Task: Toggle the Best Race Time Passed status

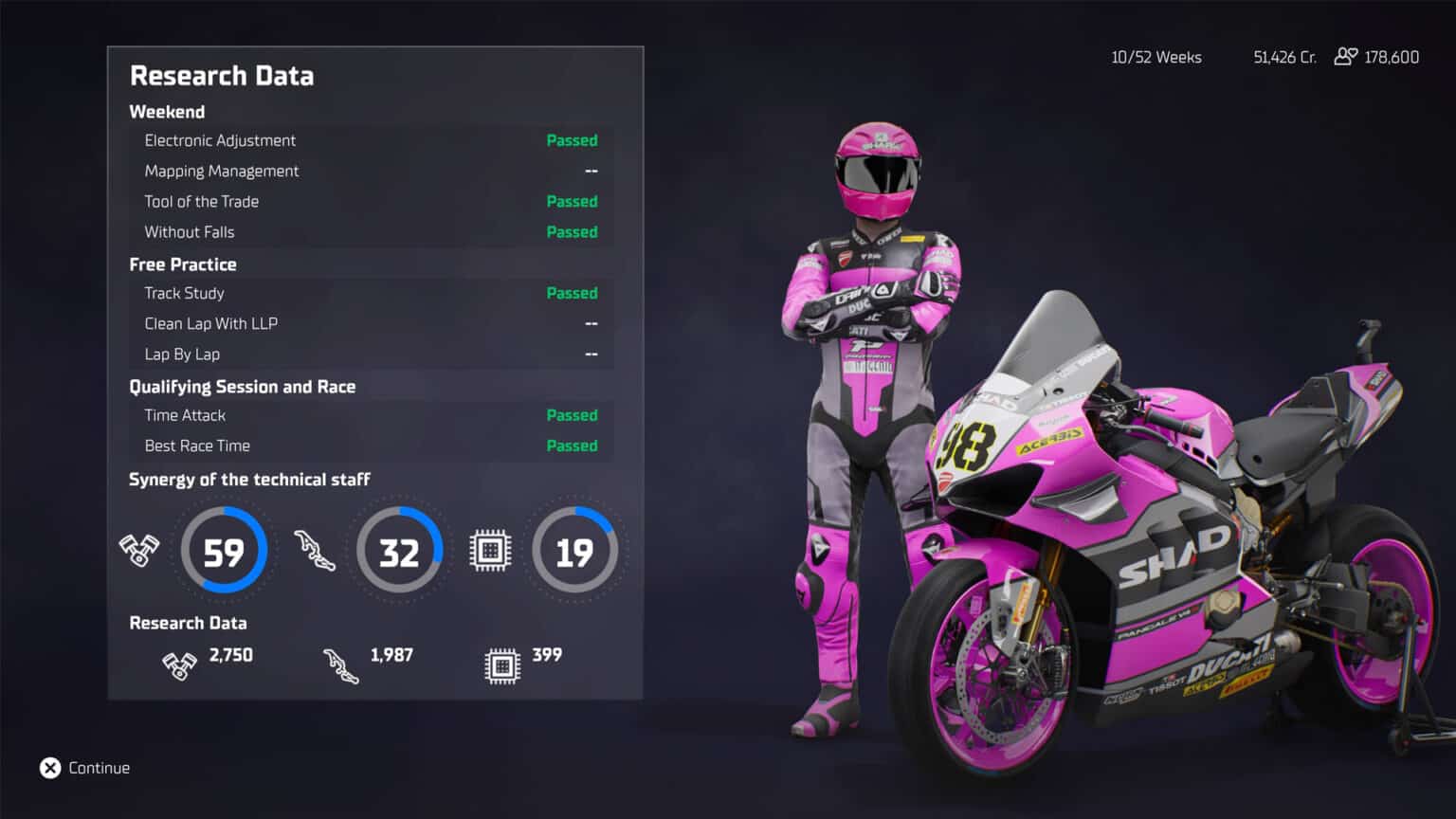Action: tap(573, 446)
